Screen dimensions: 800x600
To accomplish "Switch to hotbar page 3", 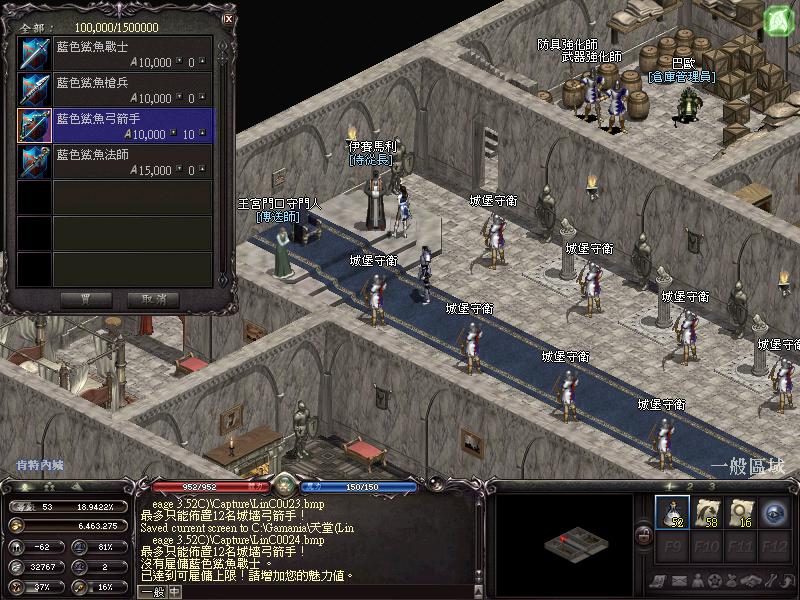I will [x=712, y=488].
